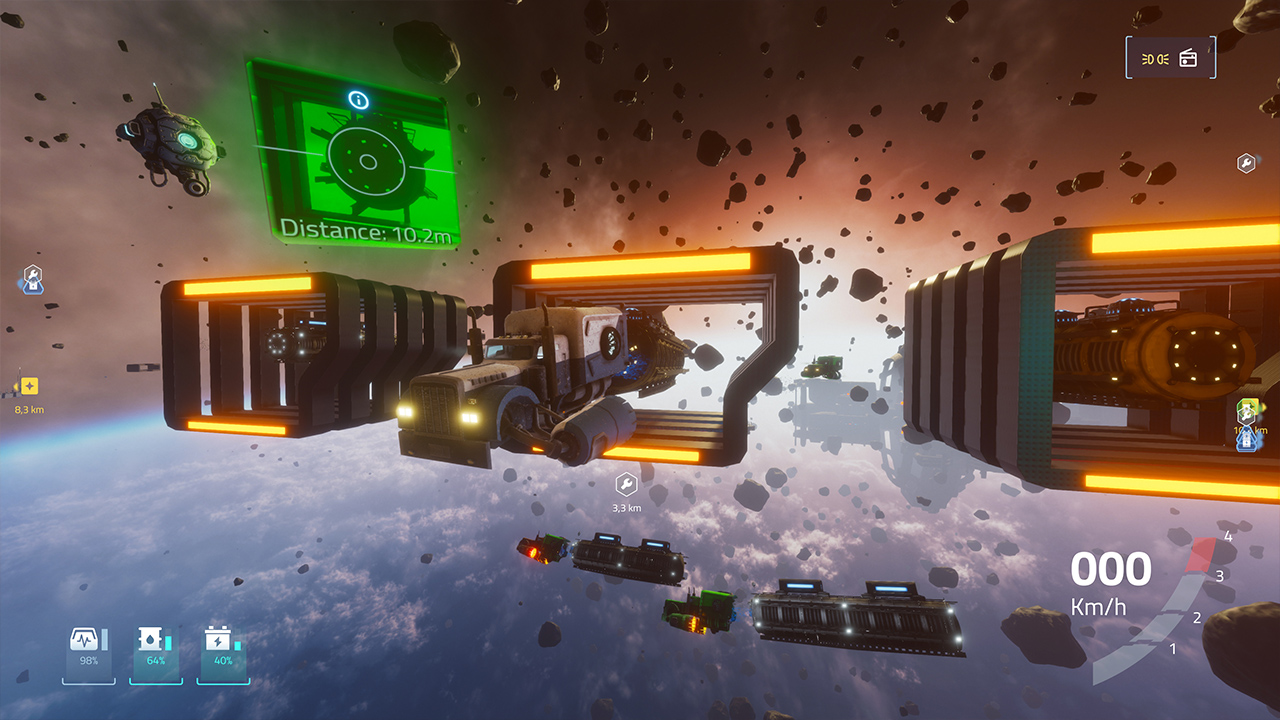Open the top-right HUD bracket panel

[x=1170, y=57]
